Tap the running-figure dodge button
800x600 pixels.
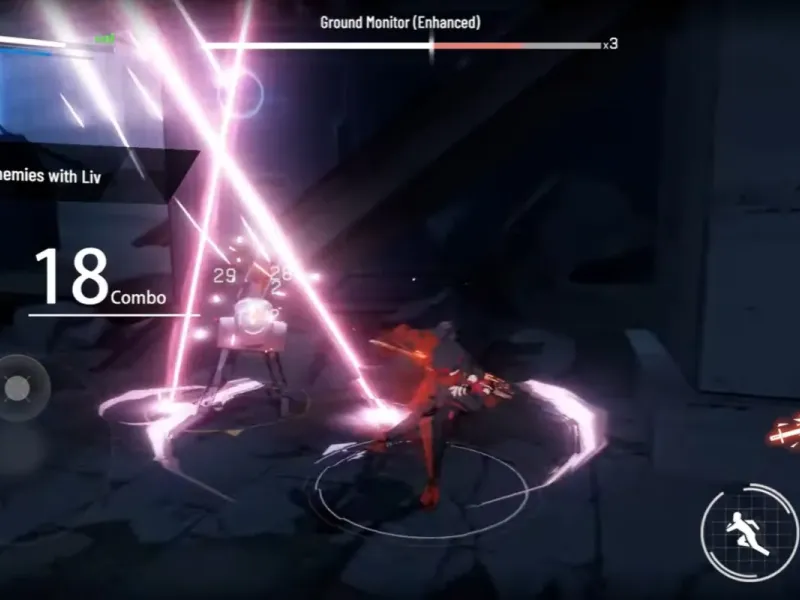click(x=749, y=533)
